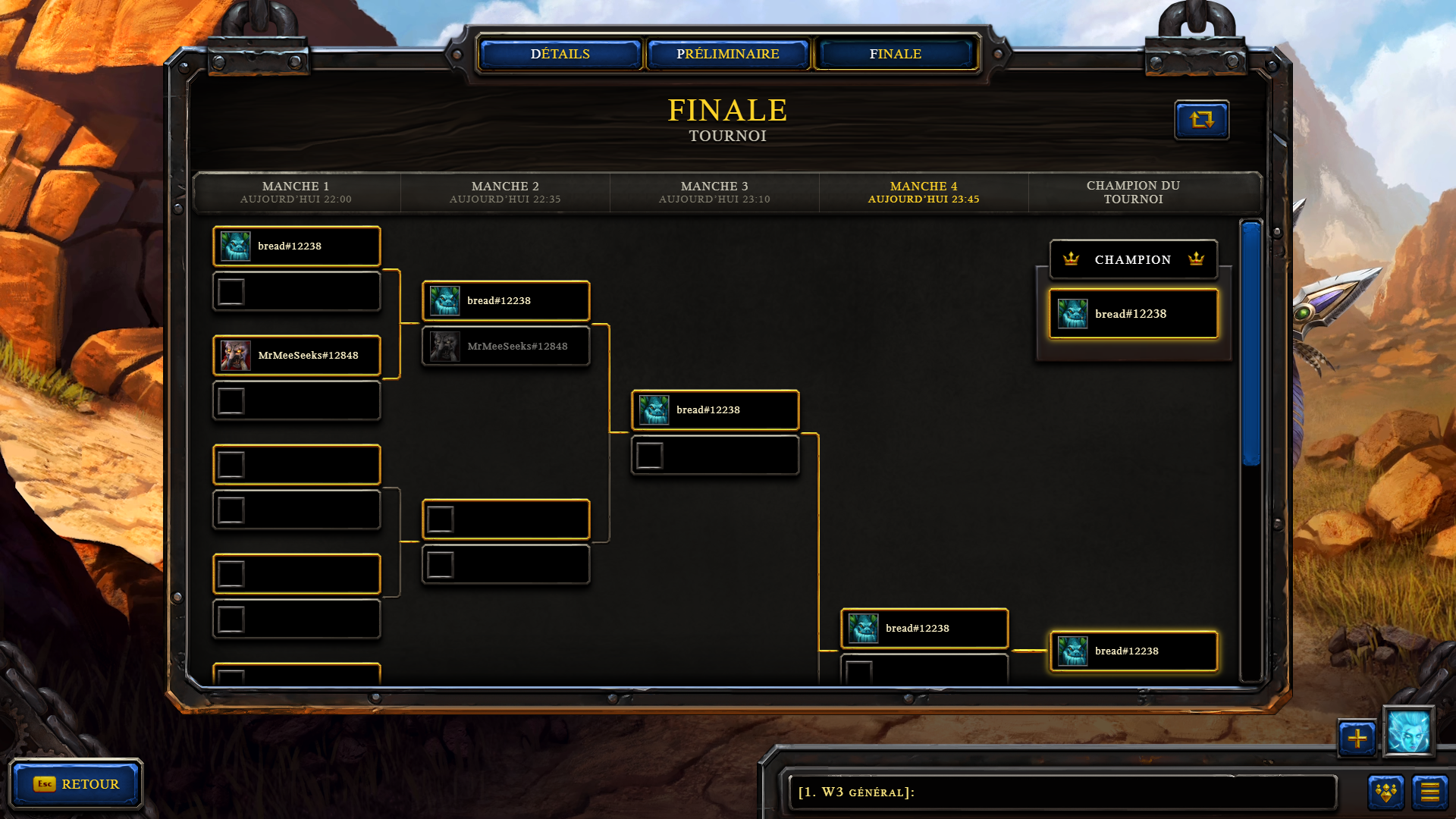This screenshot has width=1456, height=819.
Task: Open the hamburger menu button
Action: coord(1429,792)
